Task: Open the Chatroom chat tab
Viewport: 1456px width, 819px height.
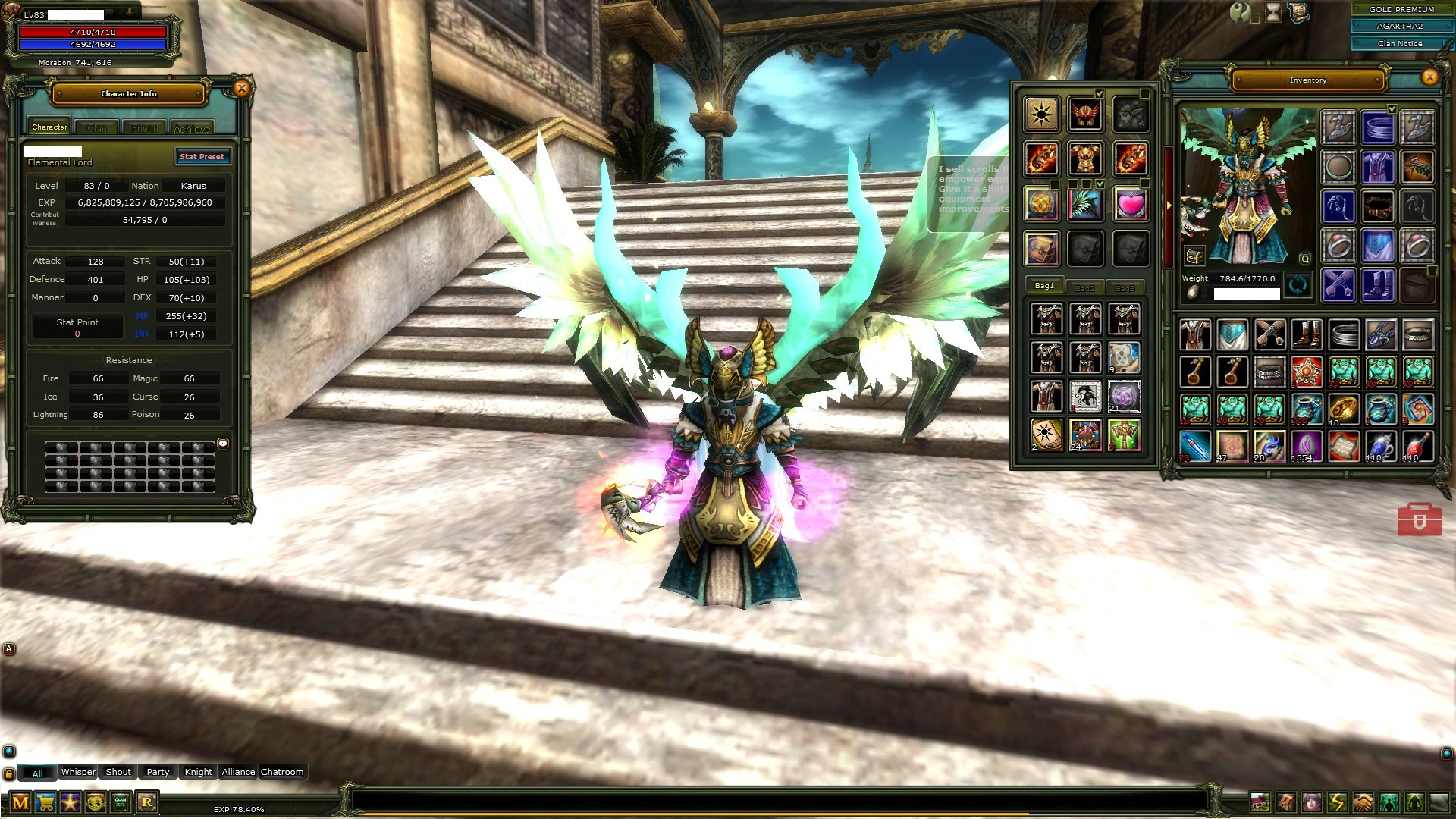Action: click(x=282, y=772)
